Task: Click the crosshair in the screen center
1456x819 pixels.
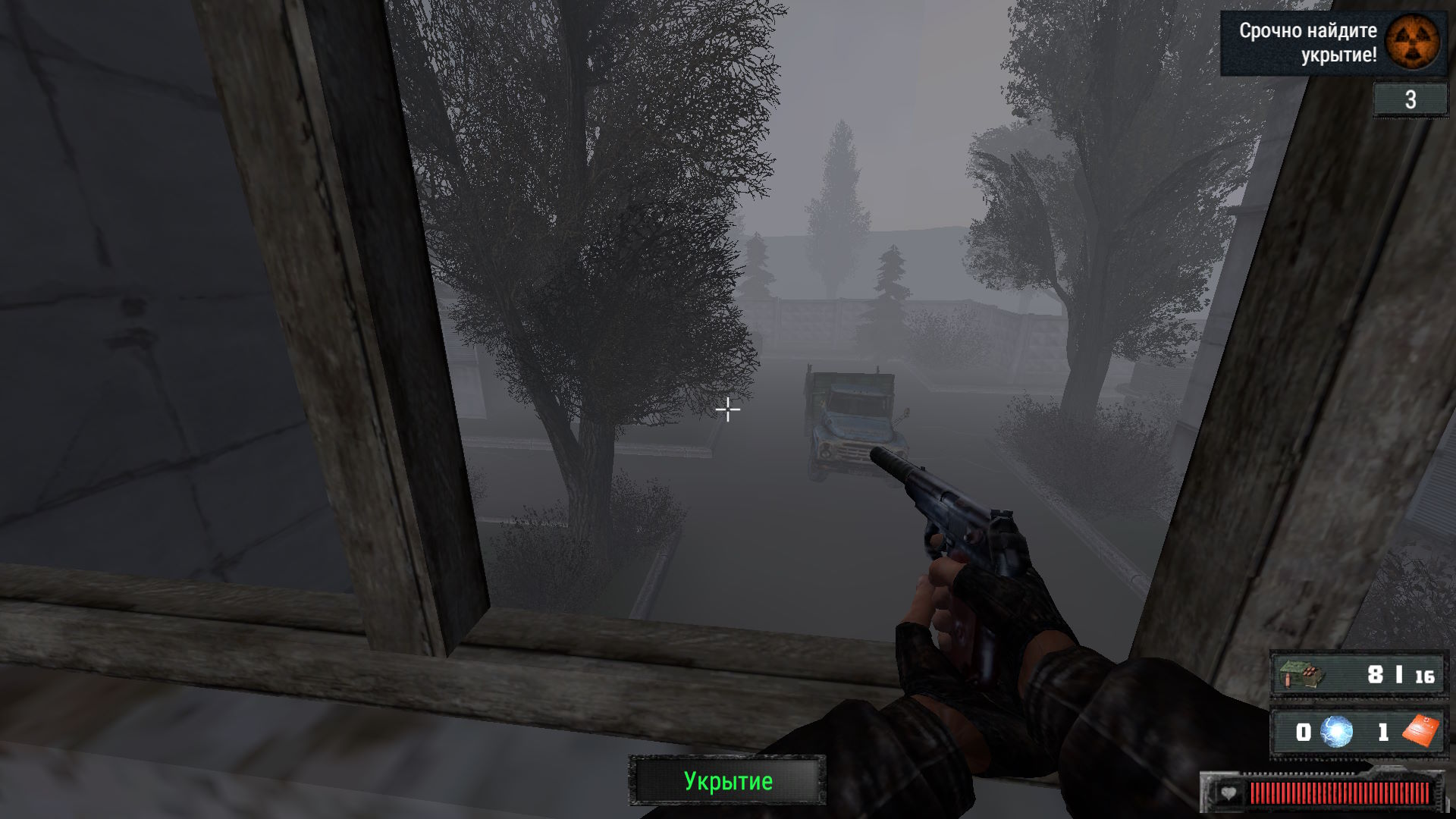Action: 727,409
